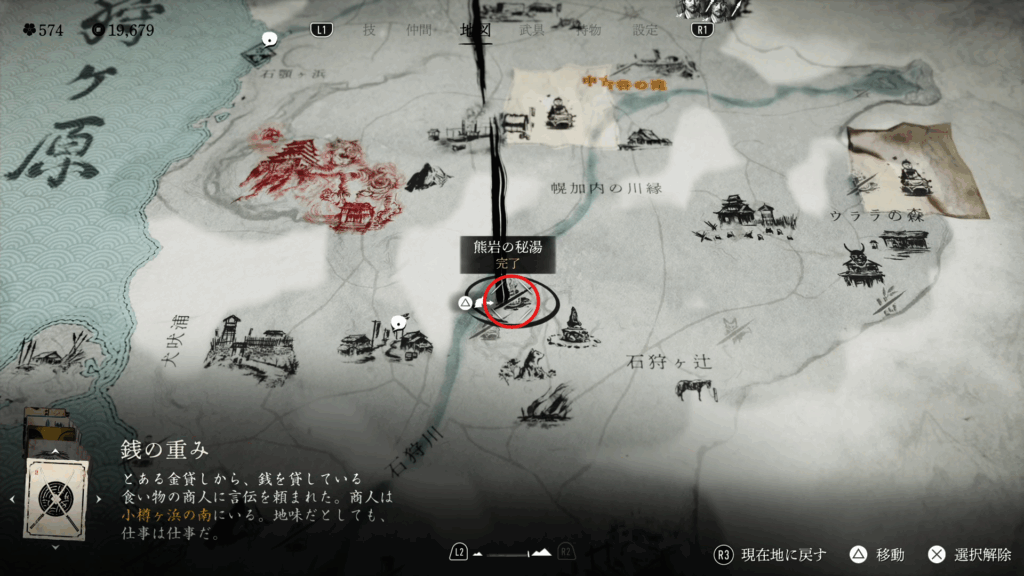Viewport: 1024px width, 576px height.
Task: Switch to the 技 tab
Action: [369, 30]
